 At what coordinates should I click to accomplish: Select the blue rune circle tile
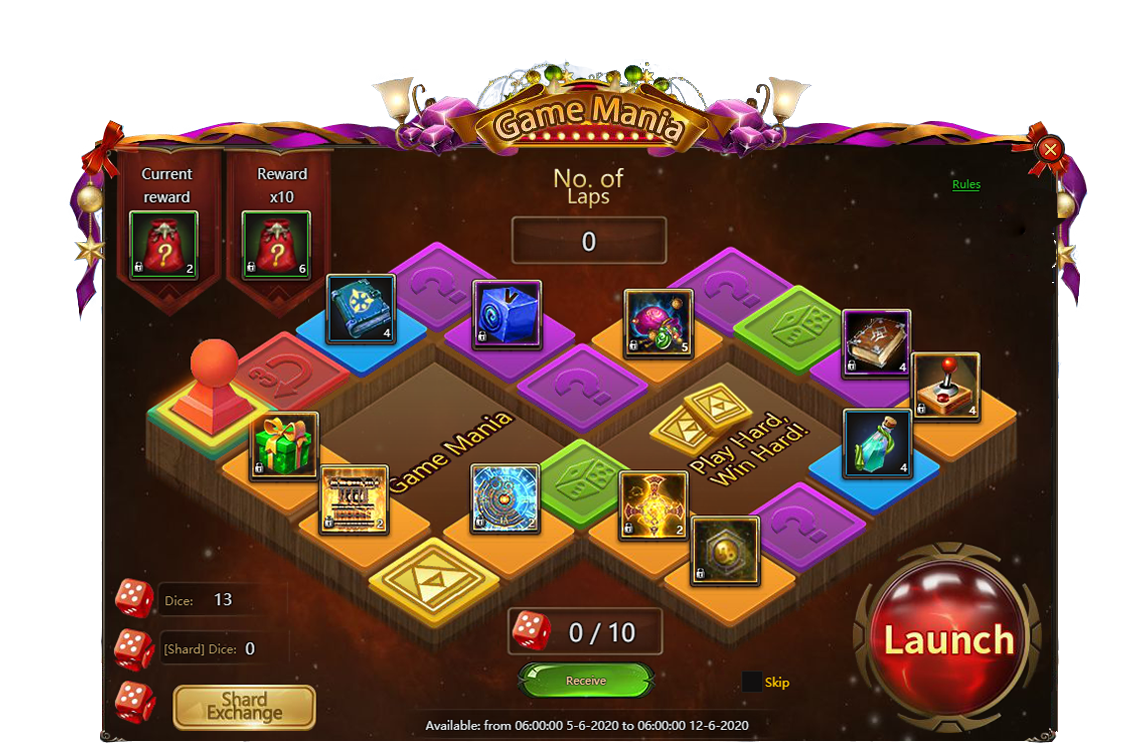click(505, 498)
